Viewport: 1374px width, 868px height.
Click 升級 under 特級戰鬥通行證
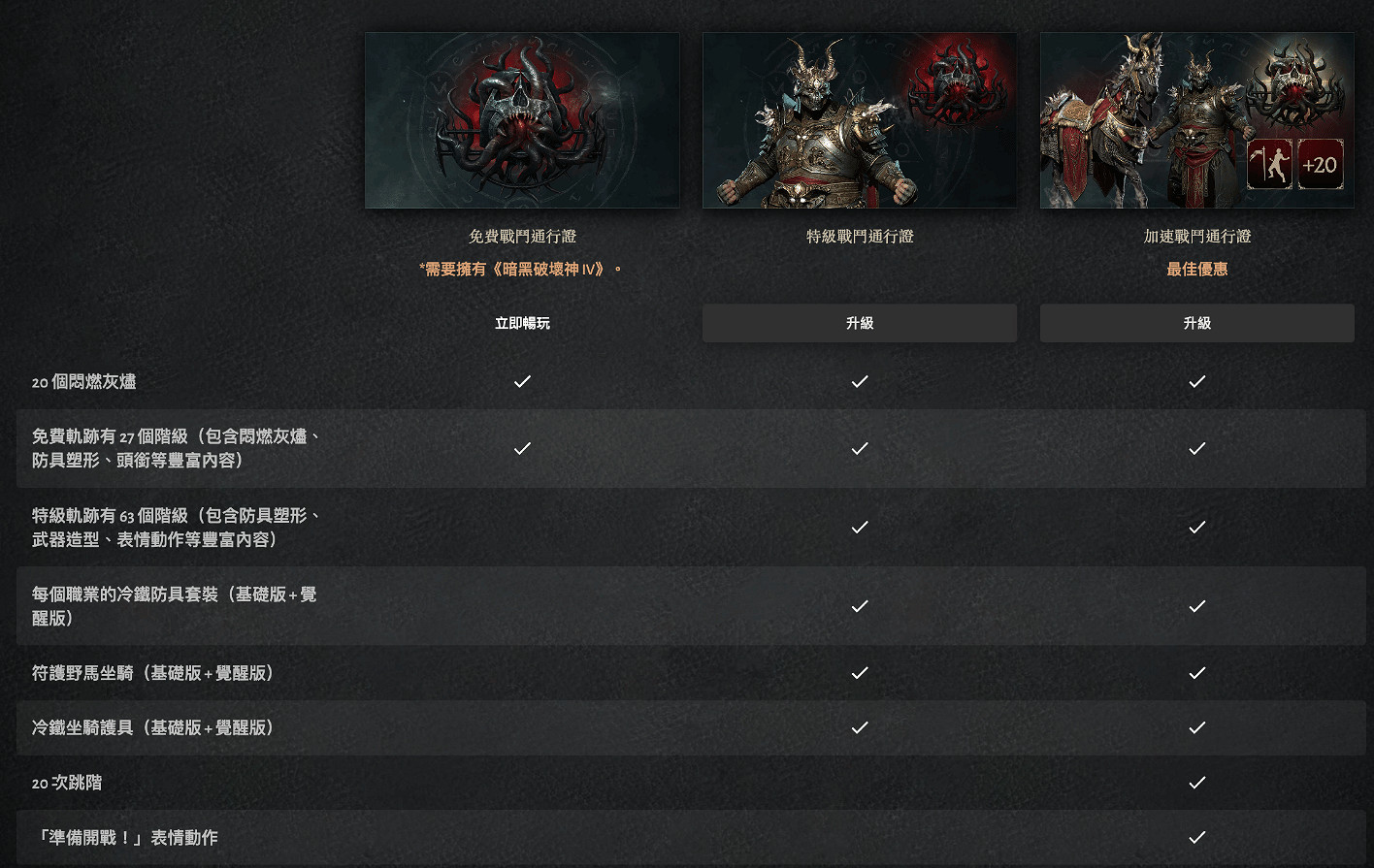pos(859,322)
